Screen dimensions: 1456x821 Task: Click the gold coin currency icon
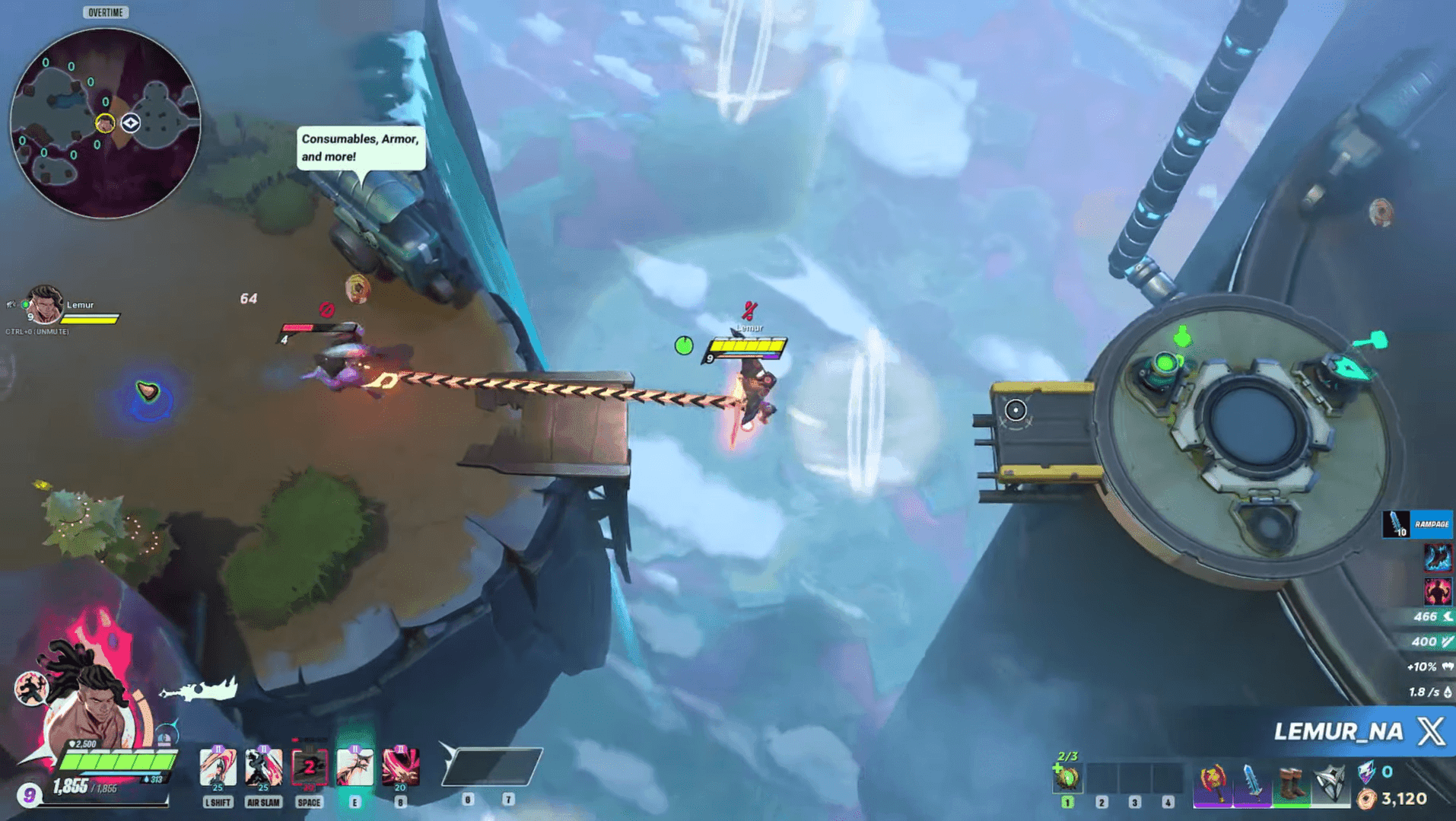1367,799
